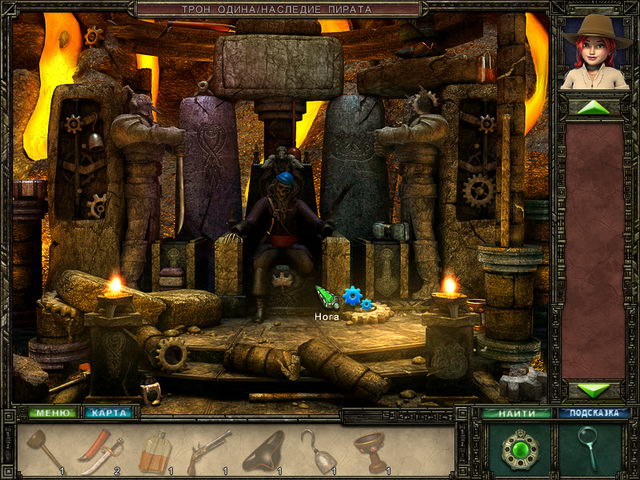The height and width of the screenshot is (480, 640).
Task: Select the flintlock pistol item
Action: 209,450
